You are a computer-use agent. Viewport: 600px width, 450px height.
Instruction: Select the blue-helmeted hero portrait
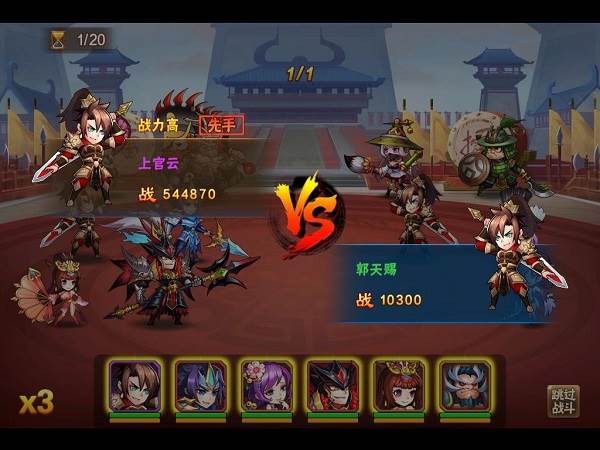(201, 385)
